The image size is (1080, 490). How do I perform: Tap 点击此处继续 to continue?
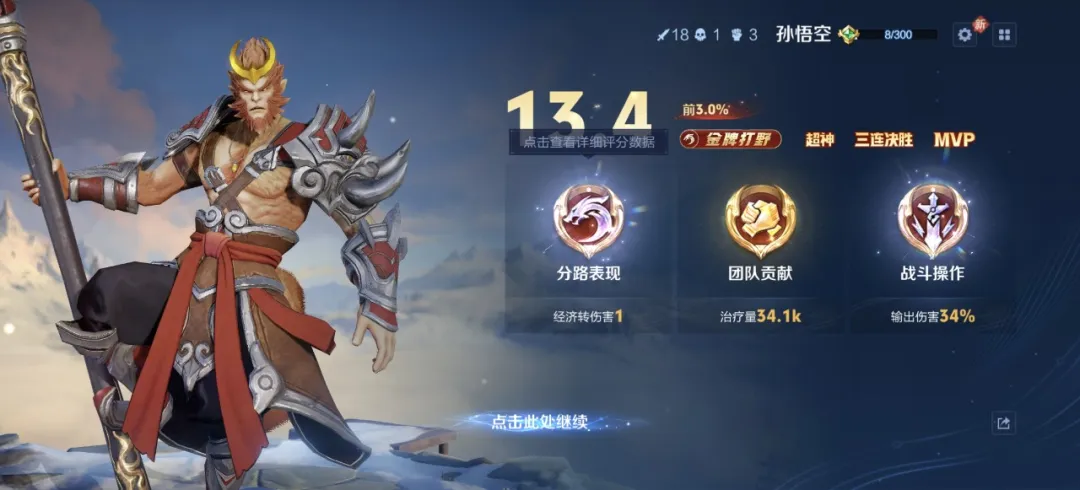539,422
